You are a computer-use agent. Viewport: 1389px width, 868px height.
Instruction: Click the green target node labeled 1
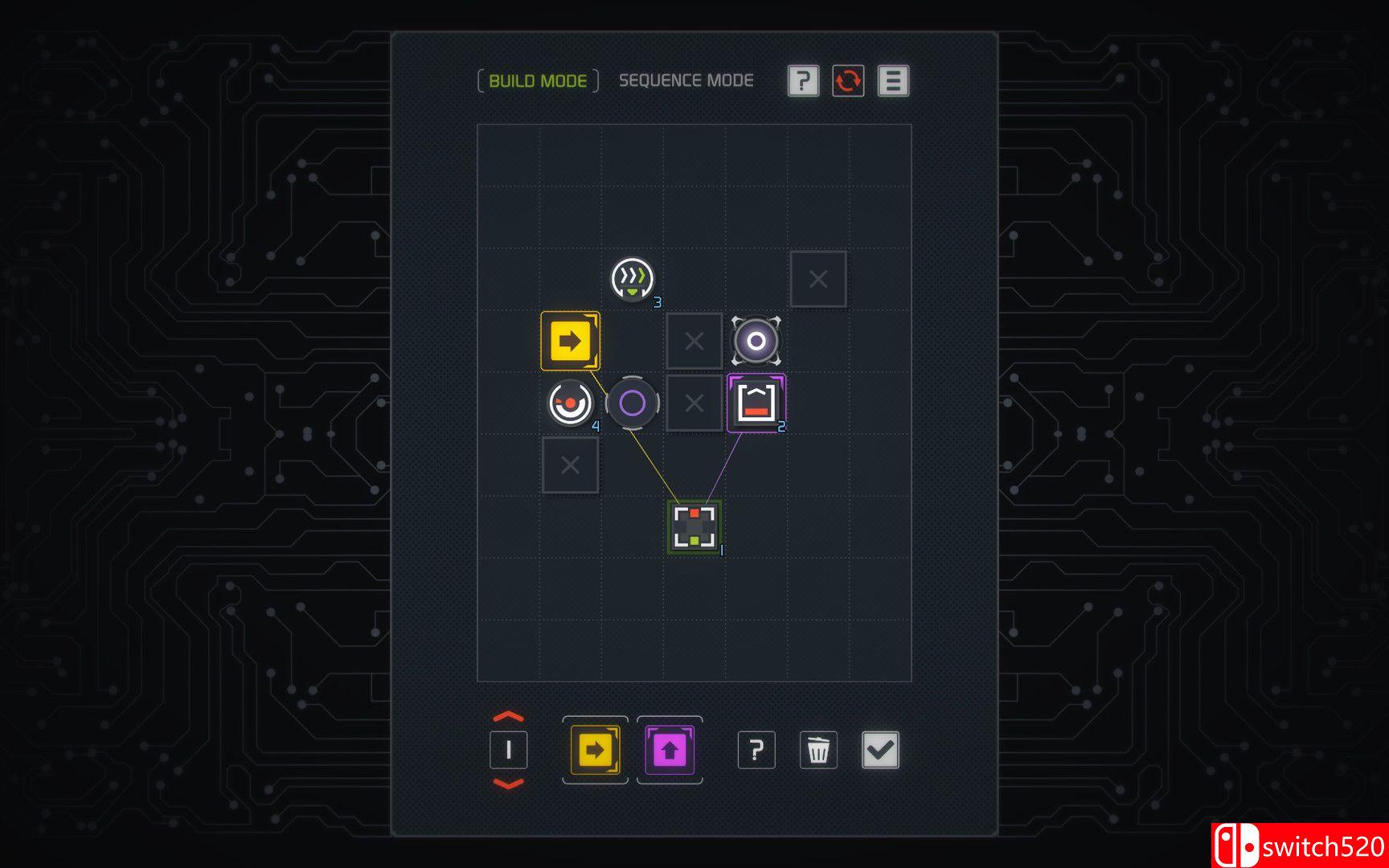coord(694,526)
